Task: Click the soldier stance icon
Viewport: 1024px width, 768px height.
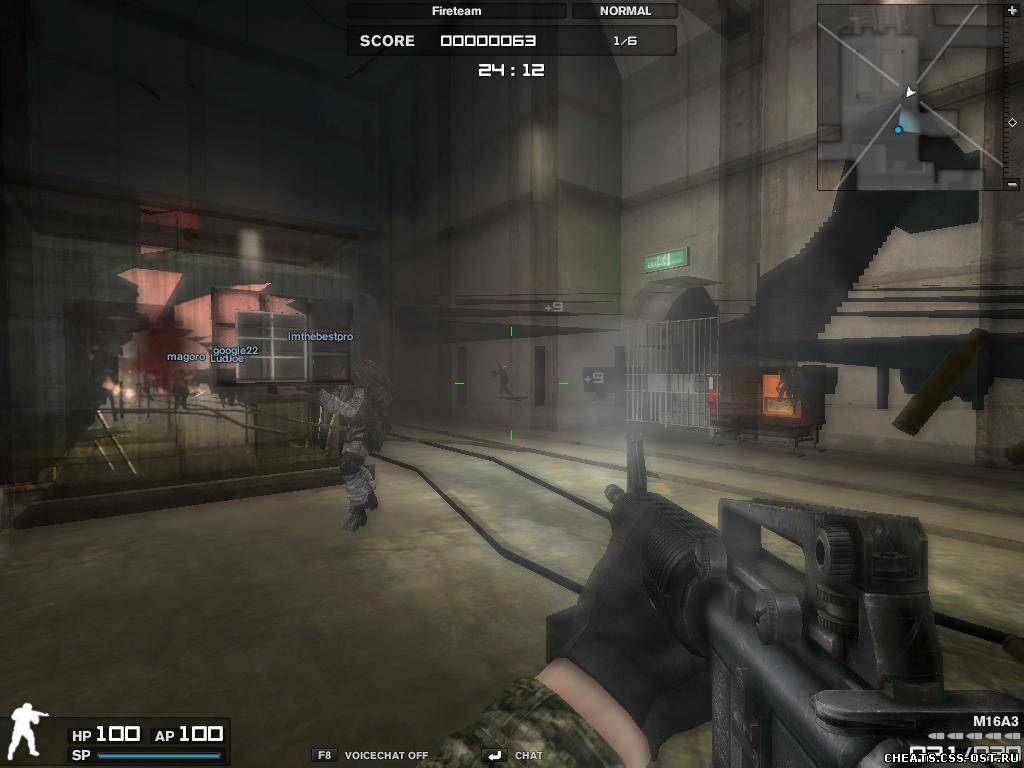Action: (x=26, y=731)
